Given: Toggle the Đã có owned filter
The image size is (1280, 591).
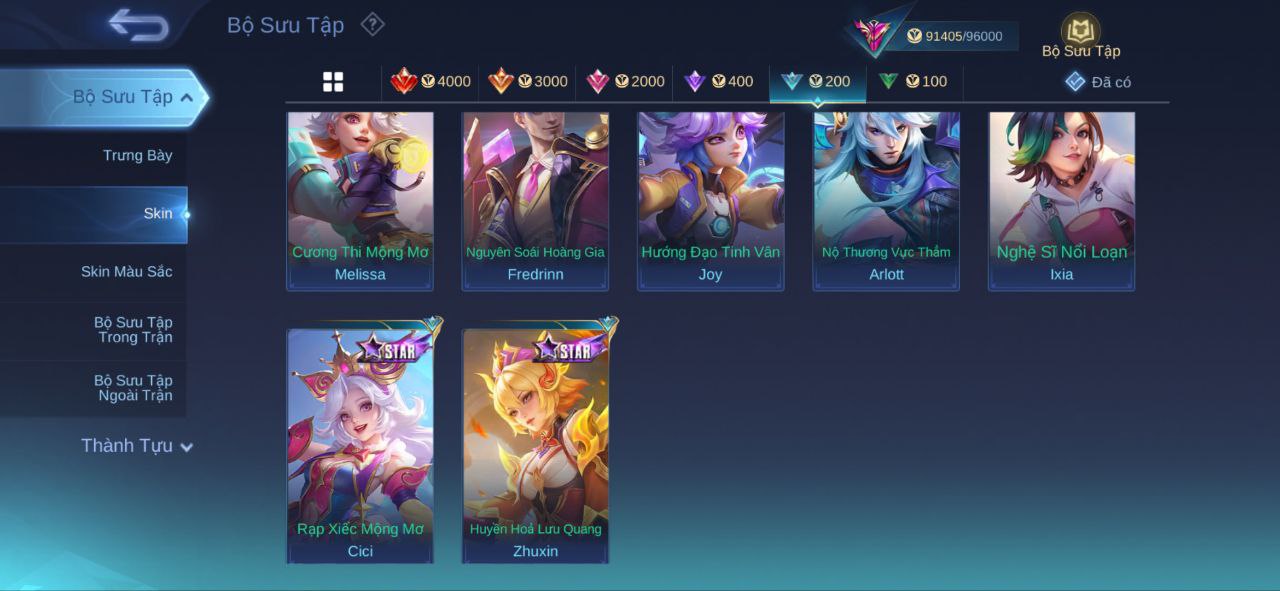Looking at the screenshot, I should pos(1098,82).
